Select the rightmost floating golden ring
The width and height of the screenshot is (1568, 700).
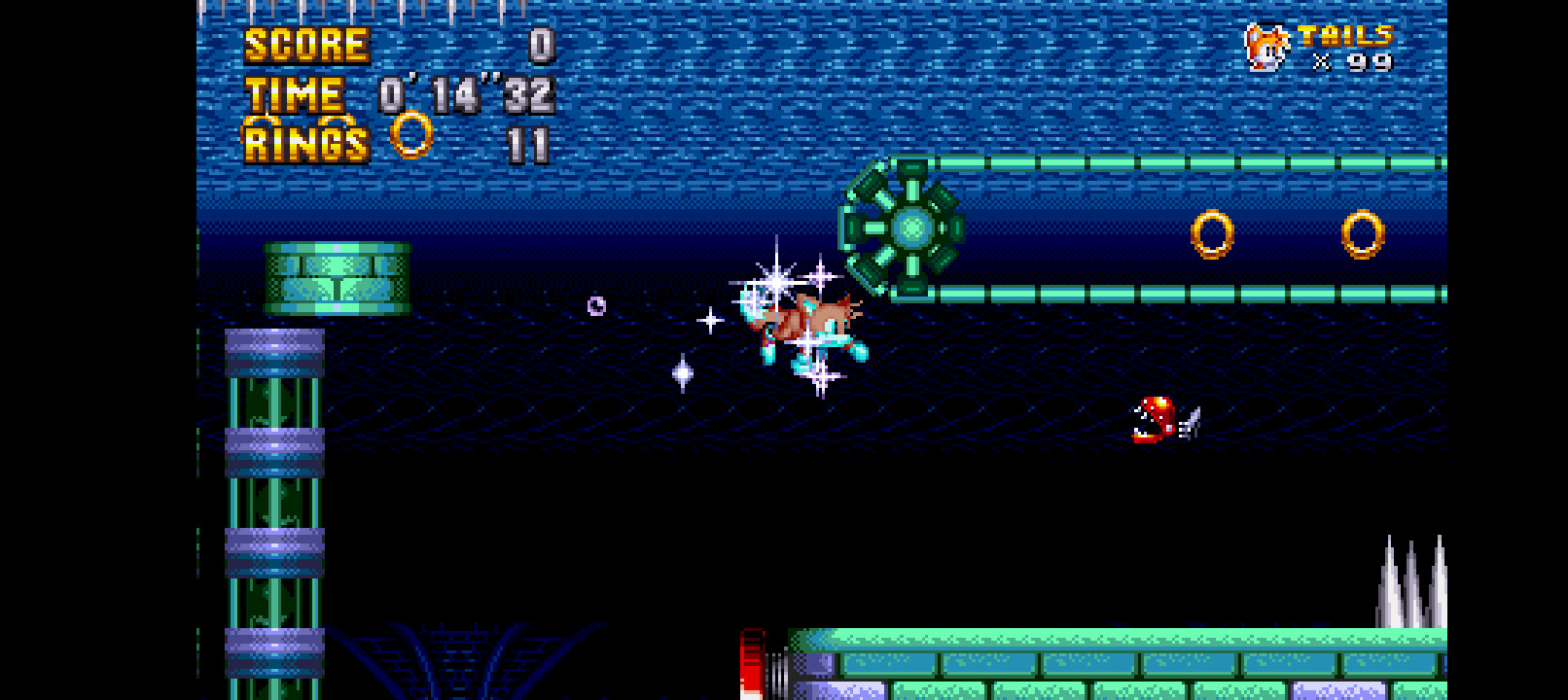pyautogui.click(x=1361, y=234)
